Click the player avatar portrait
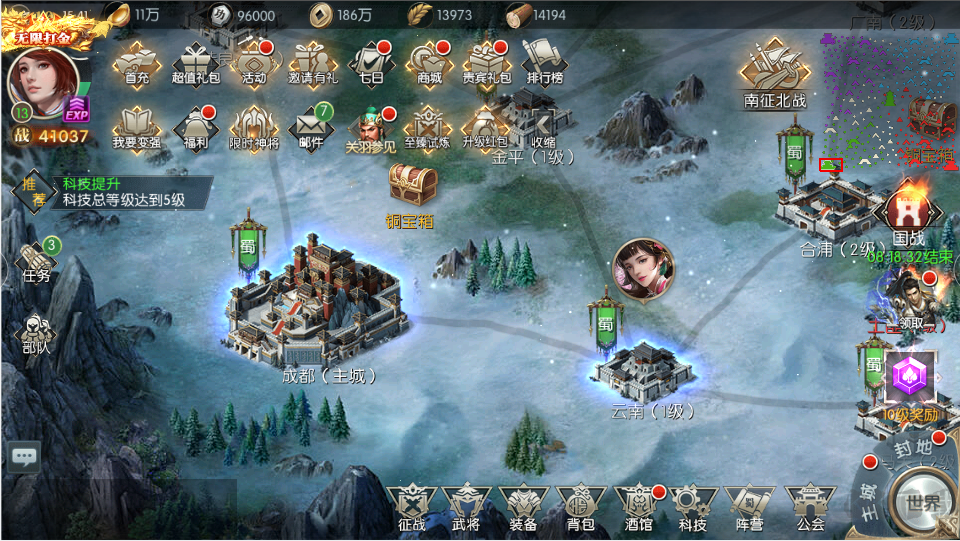Viewport: 960px width, 541px height. coord(44,83)
